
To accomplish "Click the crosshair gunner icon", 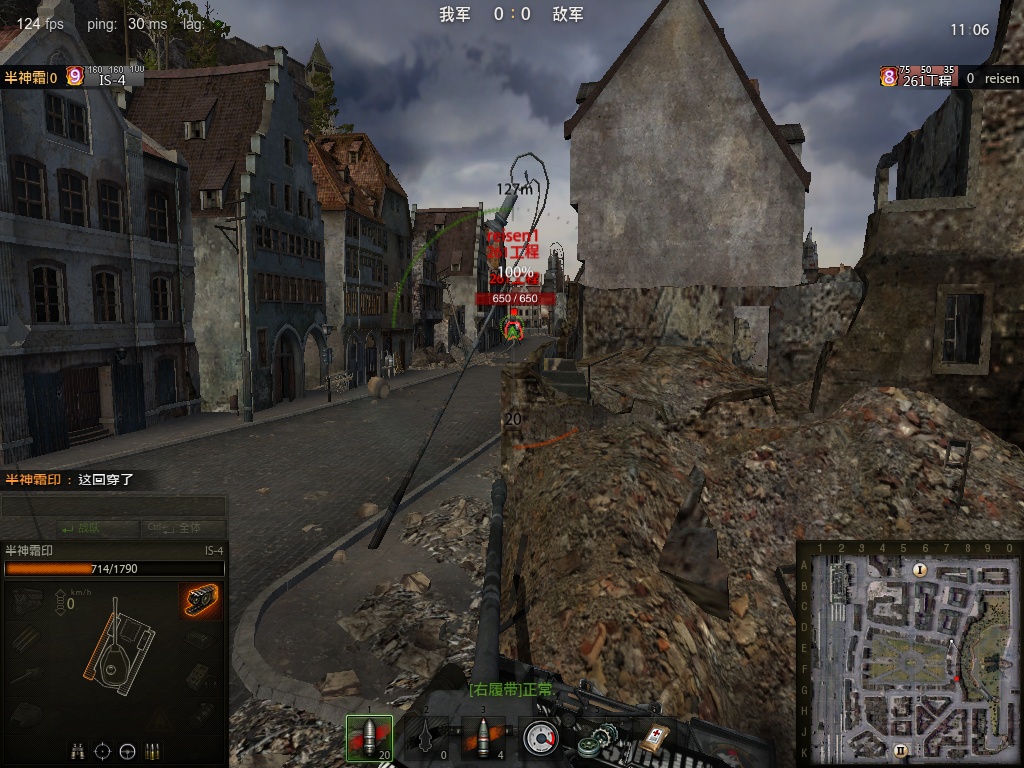I will coord(103,750).
